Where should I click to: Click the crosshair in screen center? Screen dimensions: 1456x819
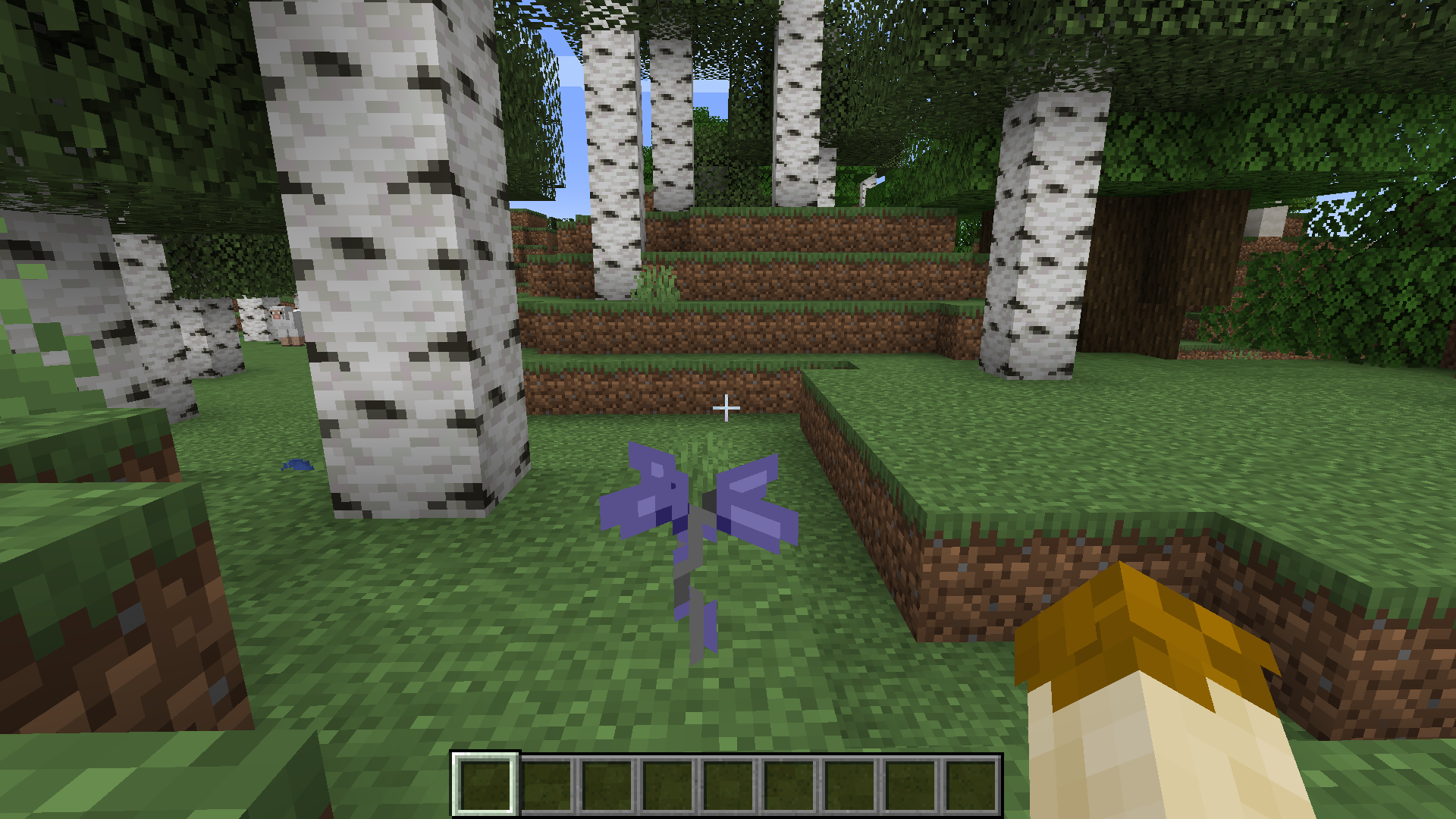point(728,409)
